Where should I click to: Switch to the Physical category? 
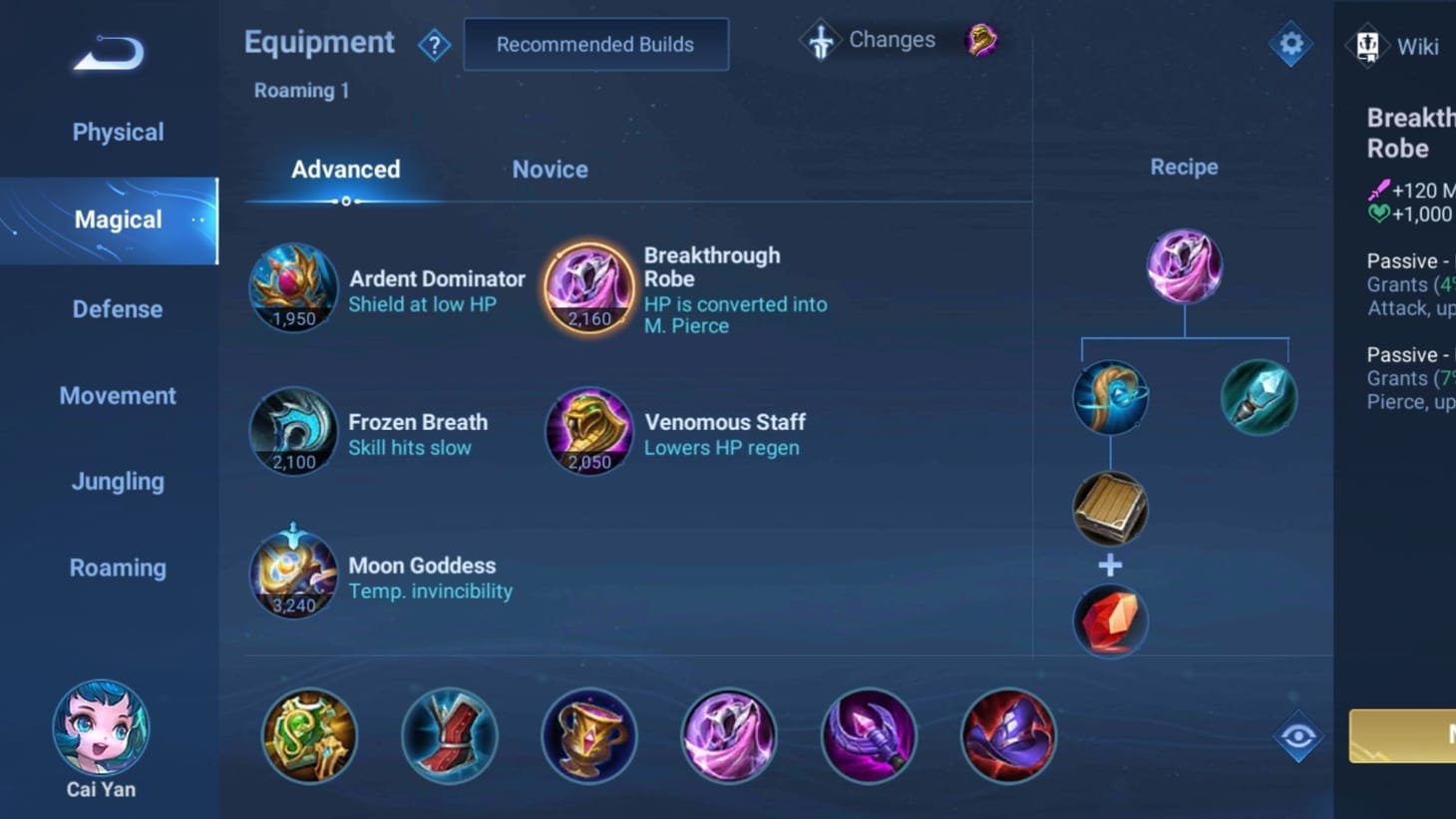118,132
